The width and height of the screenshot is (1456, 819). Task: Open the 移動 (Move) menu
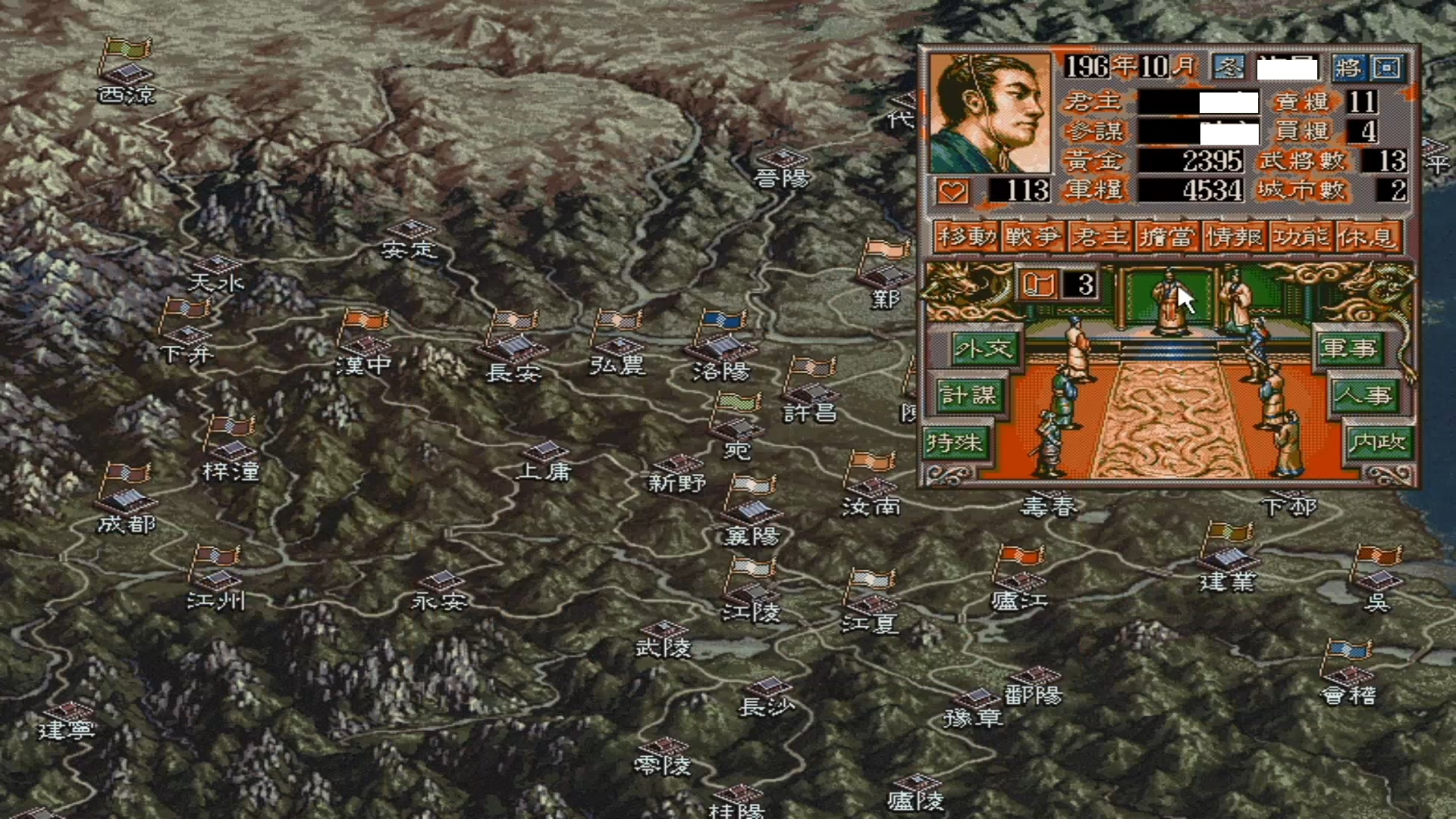point(966,237)
